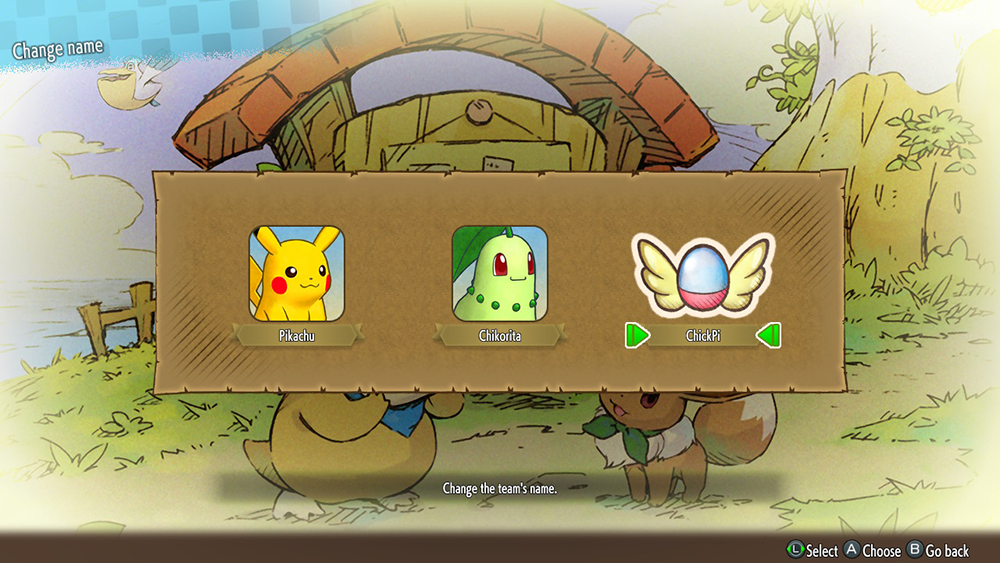Image resolution: width=1000 pixels, height=563 pixels.
Task: Select Pikachu's portrait to rename
Action: pyautogui.click(x=296, y=273)
